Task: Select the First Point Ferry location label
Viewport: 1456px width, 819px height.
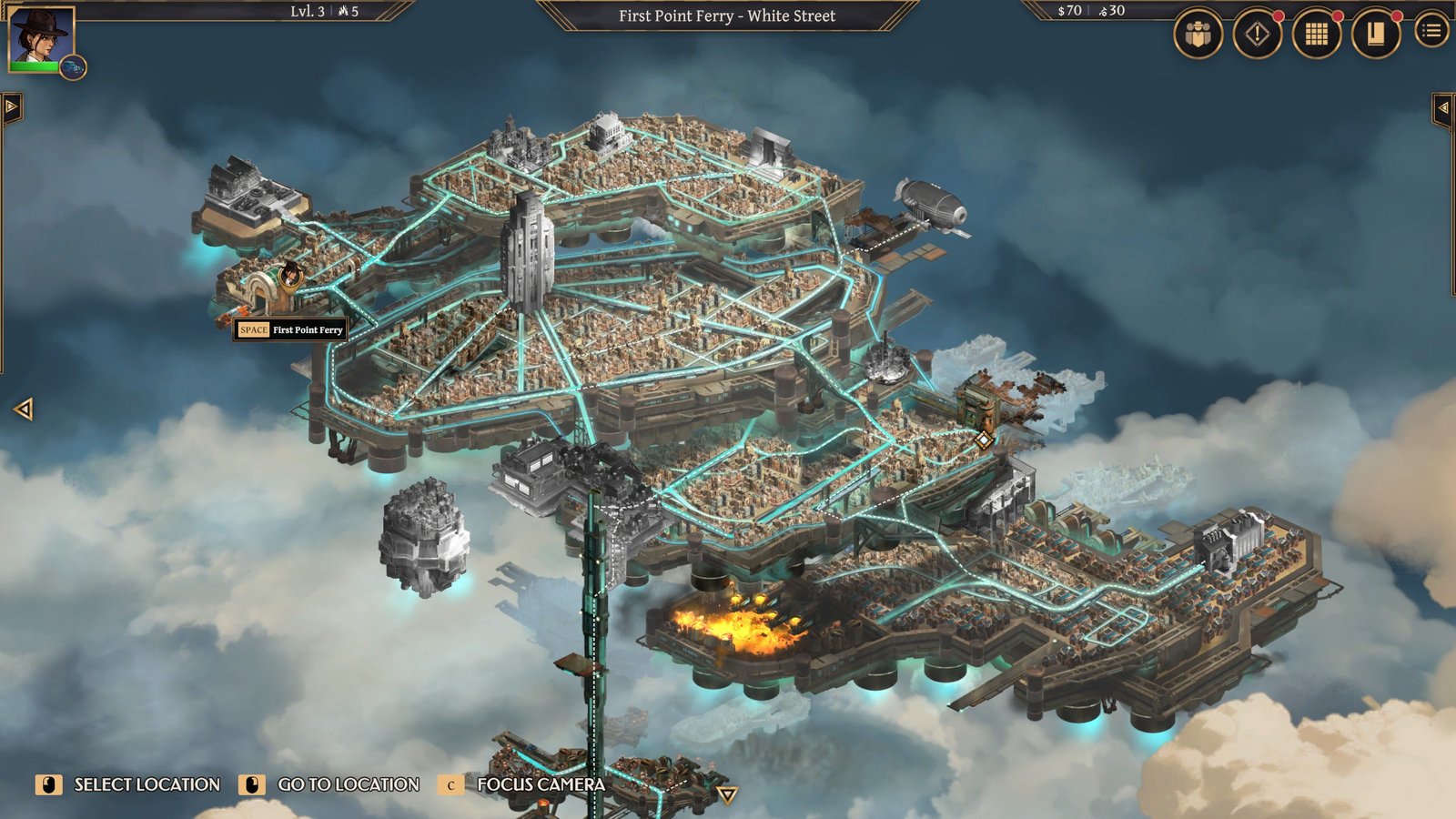Action: 290,329
